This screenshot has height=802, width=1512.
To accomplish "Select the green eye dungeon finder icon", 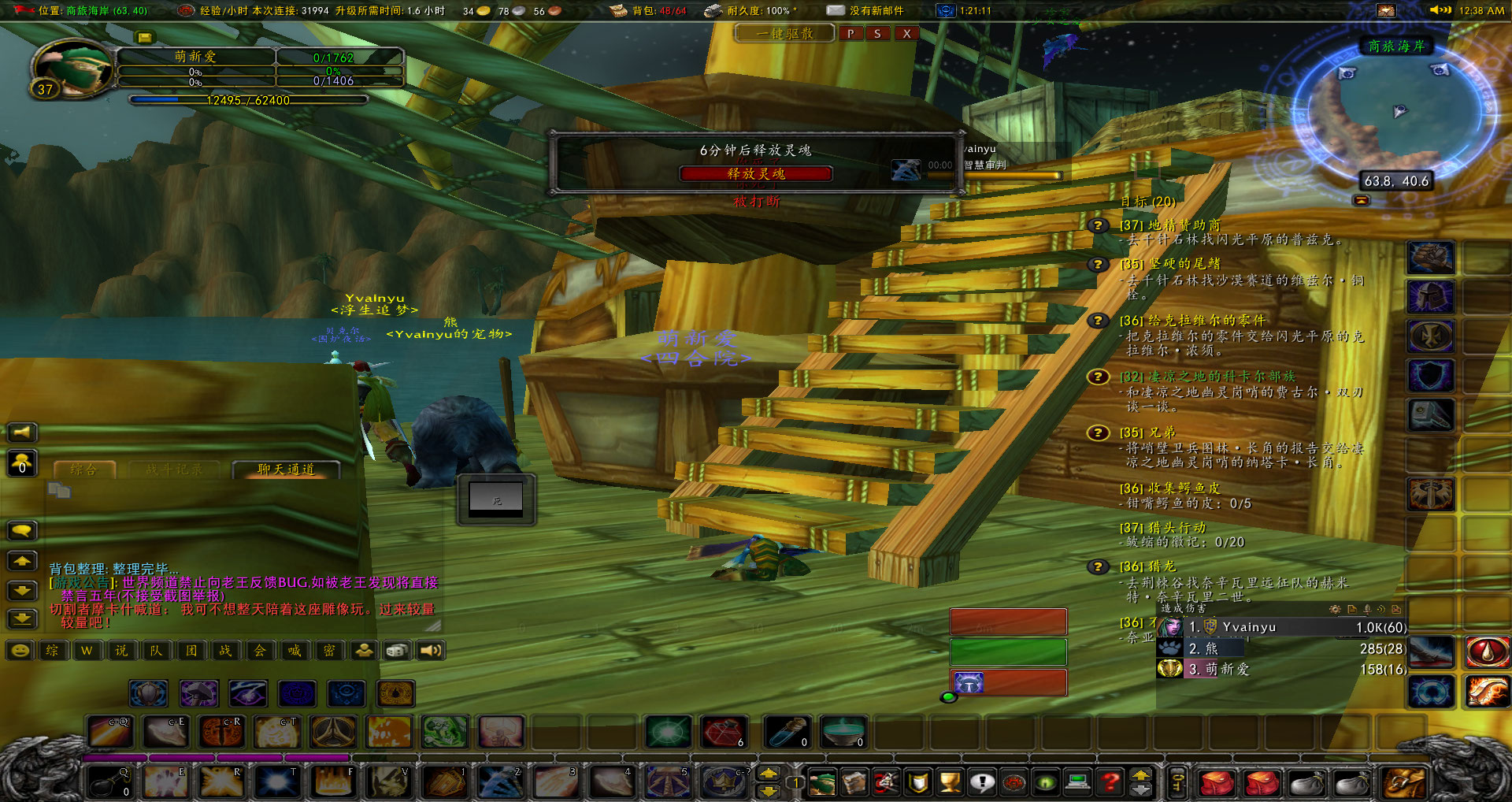I will (x=1045, y=782).
